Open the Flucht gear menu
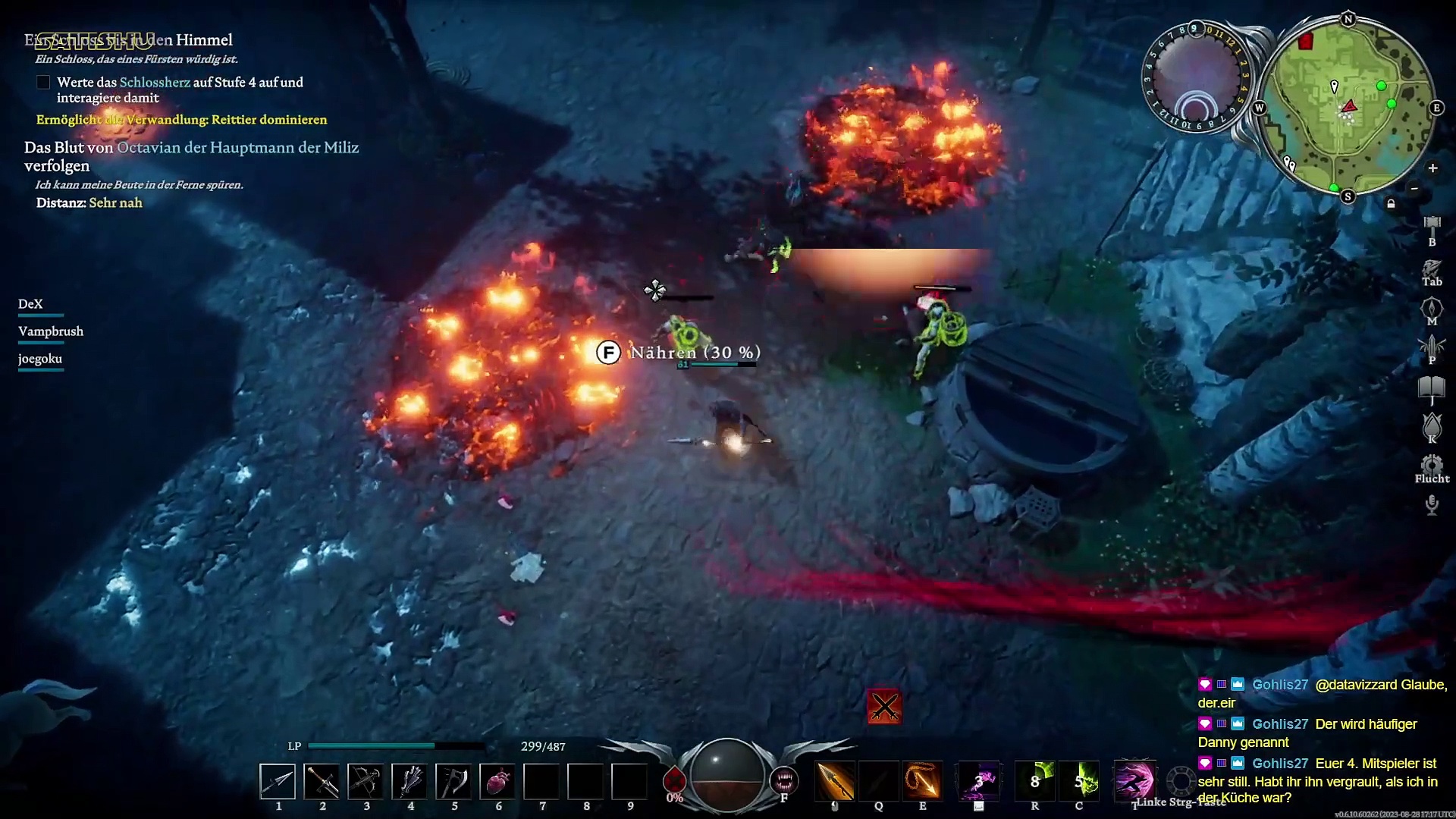The image size is (1456, 819). point(1432,464)
